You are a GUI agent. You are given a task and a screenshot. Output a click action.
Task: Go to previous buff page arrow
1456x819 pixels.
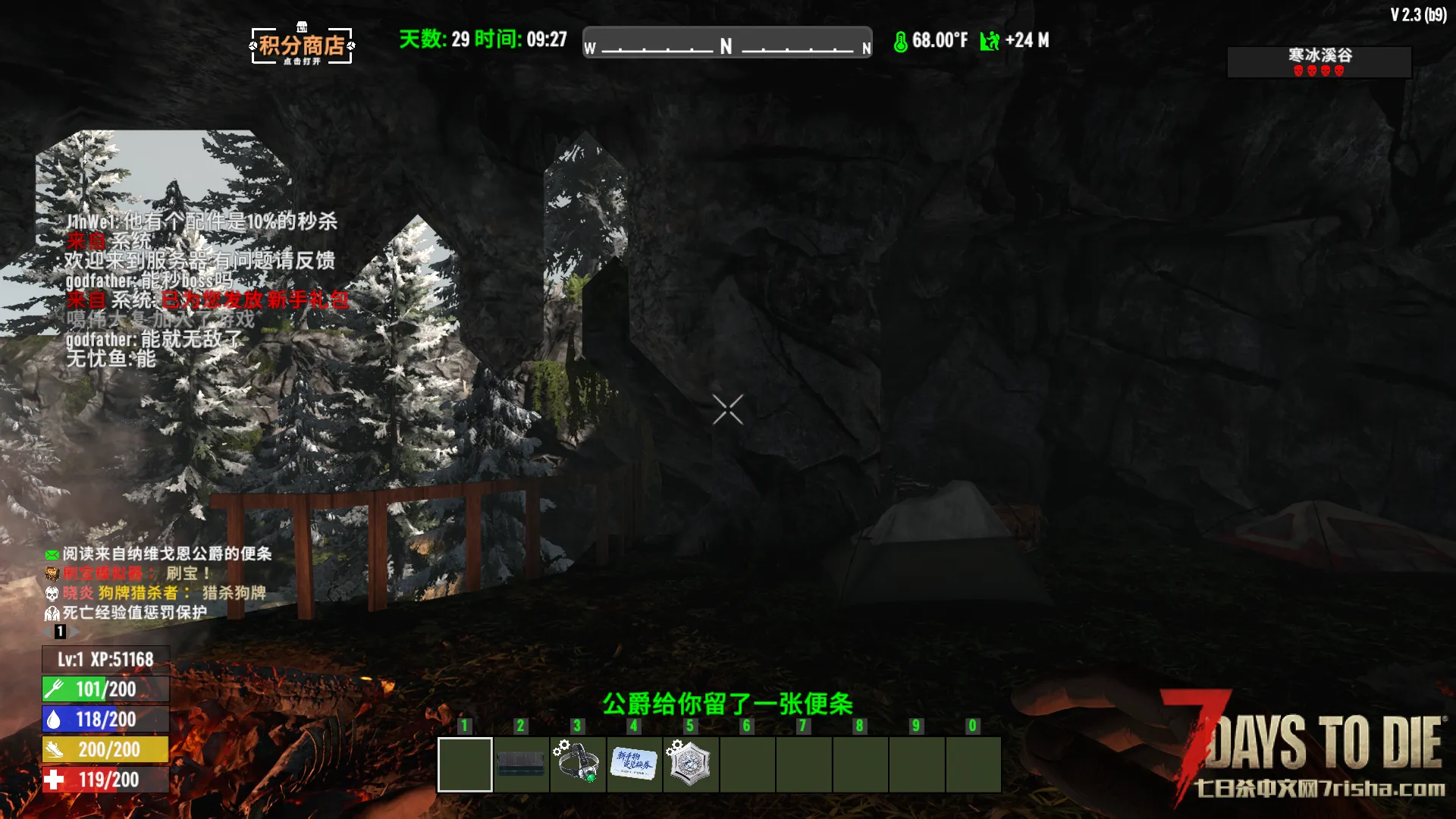coord(47,632)
